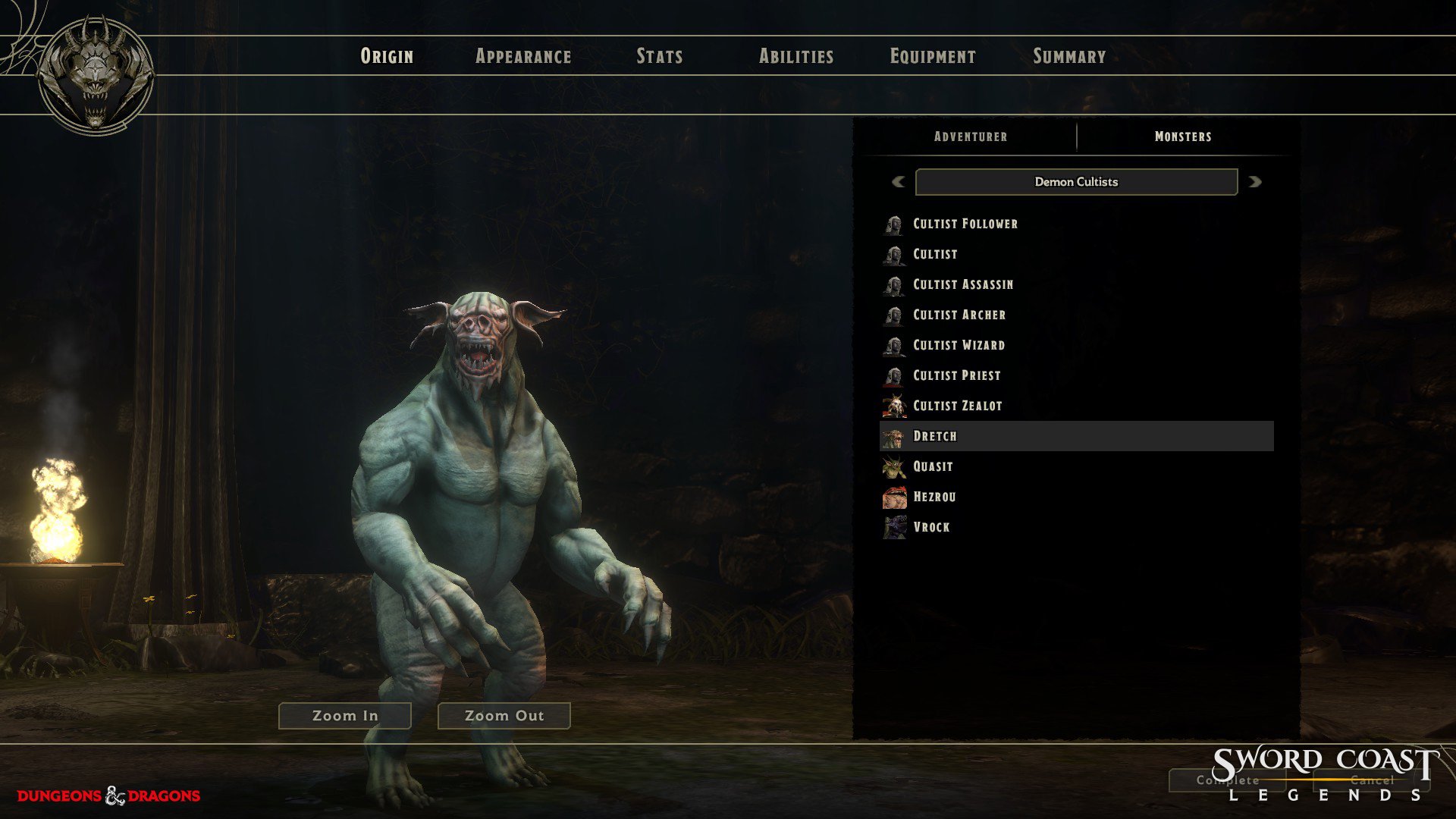
Task: Pick the Cultist Wizard monster
Action: click(x=959, y=345)
